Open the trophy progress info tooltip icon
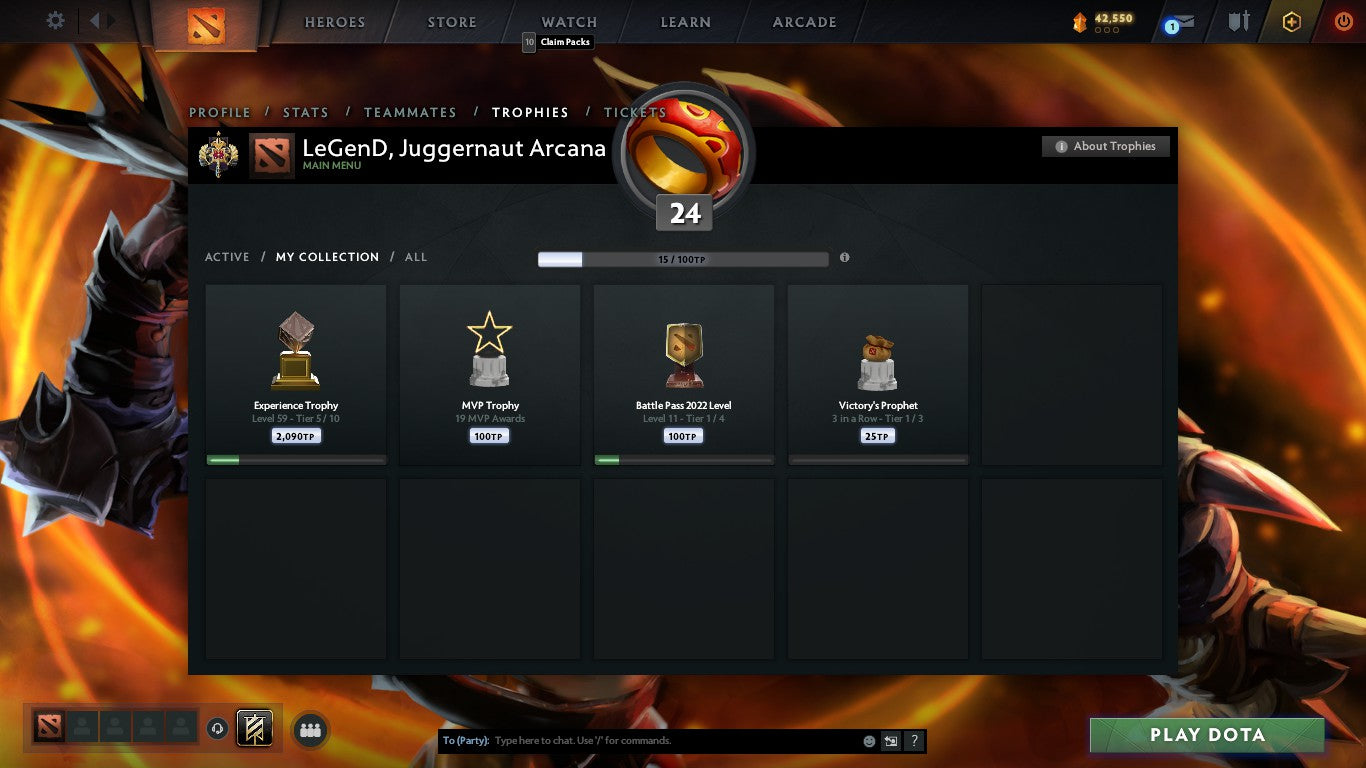The height and width of the screenshot is (768, 1366). [844, 258]
